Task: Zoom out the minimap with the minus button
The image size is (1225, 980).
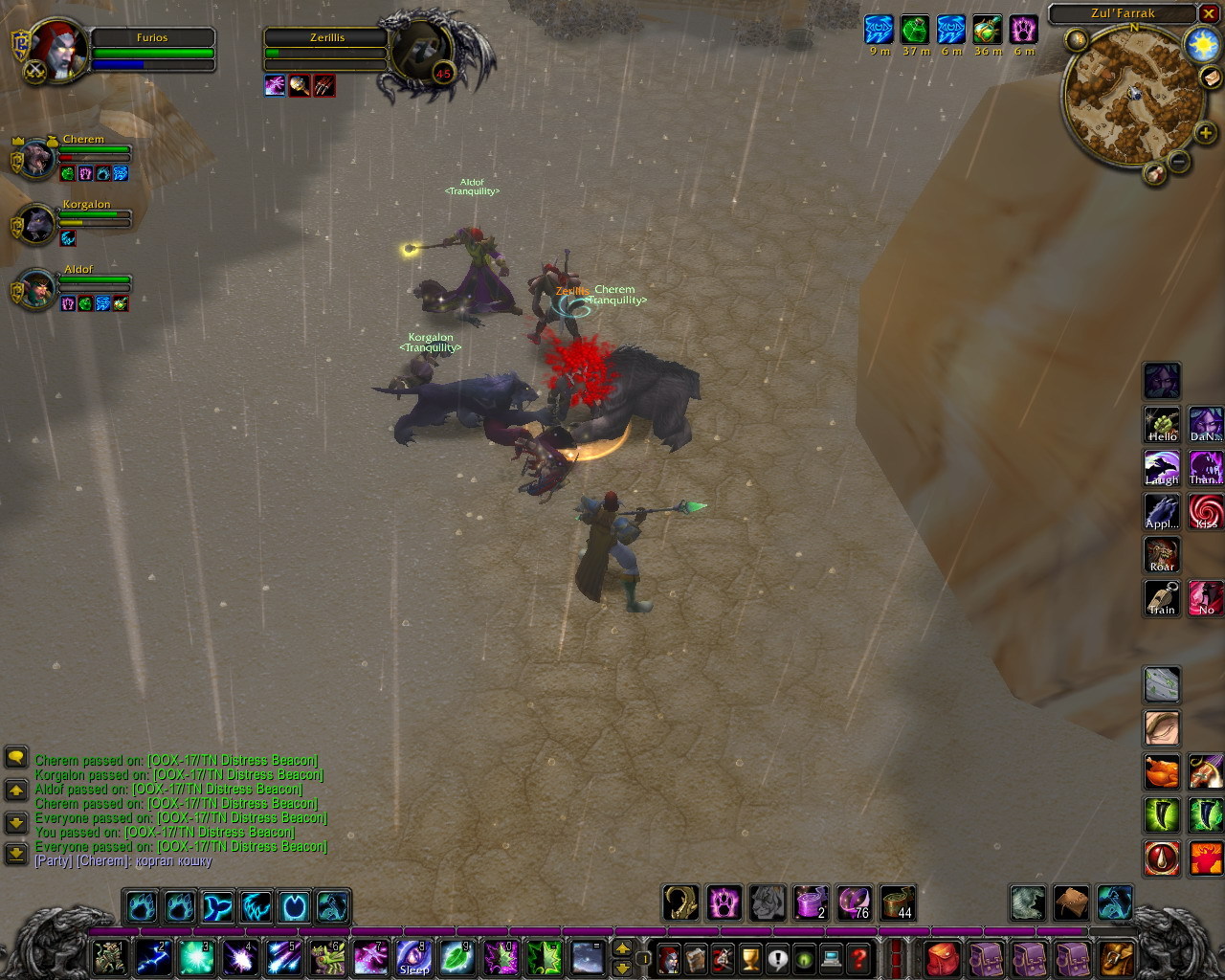Action: [x=1179, y=163]
